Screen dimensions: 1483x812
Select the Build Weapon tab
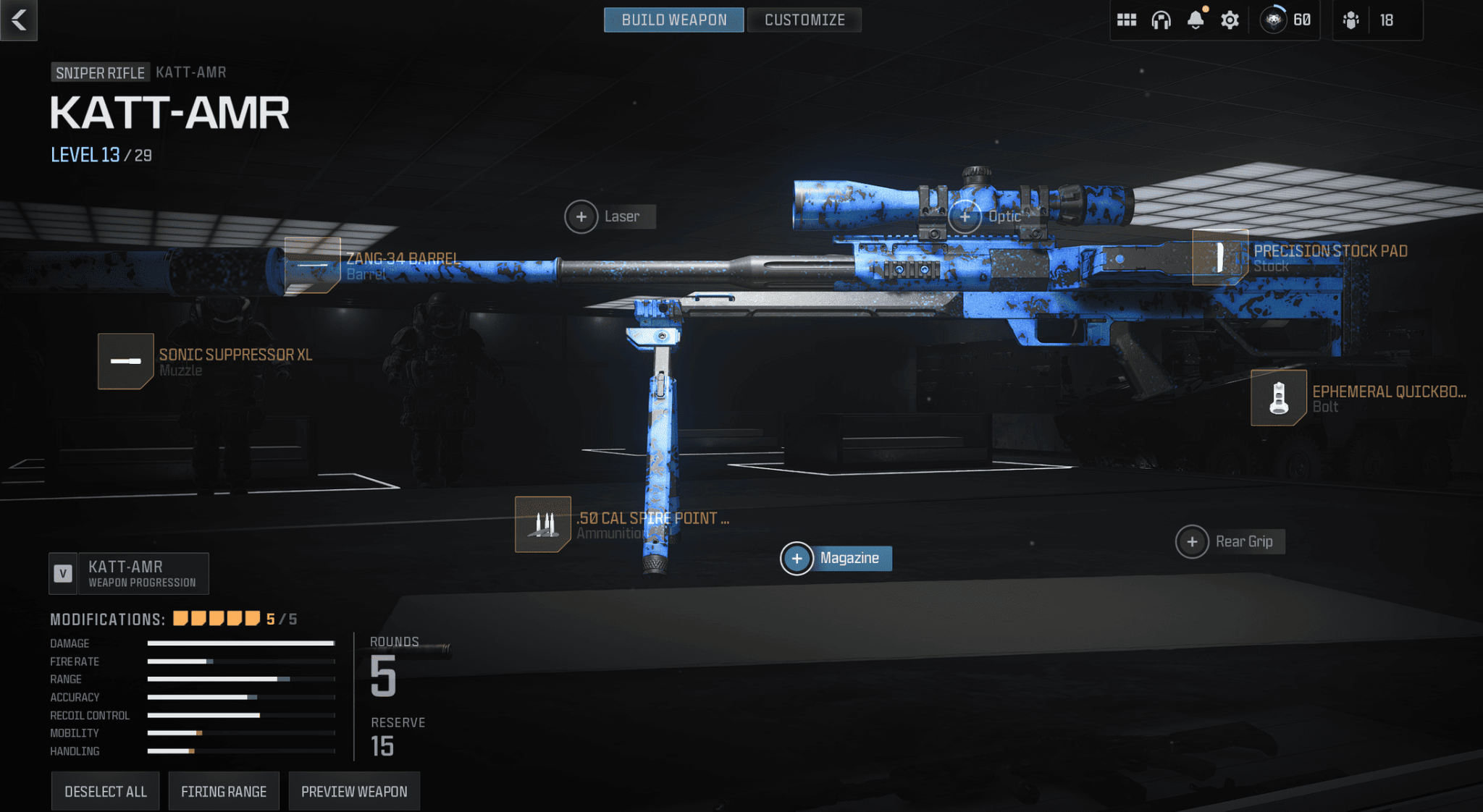[x=673, y=20]
